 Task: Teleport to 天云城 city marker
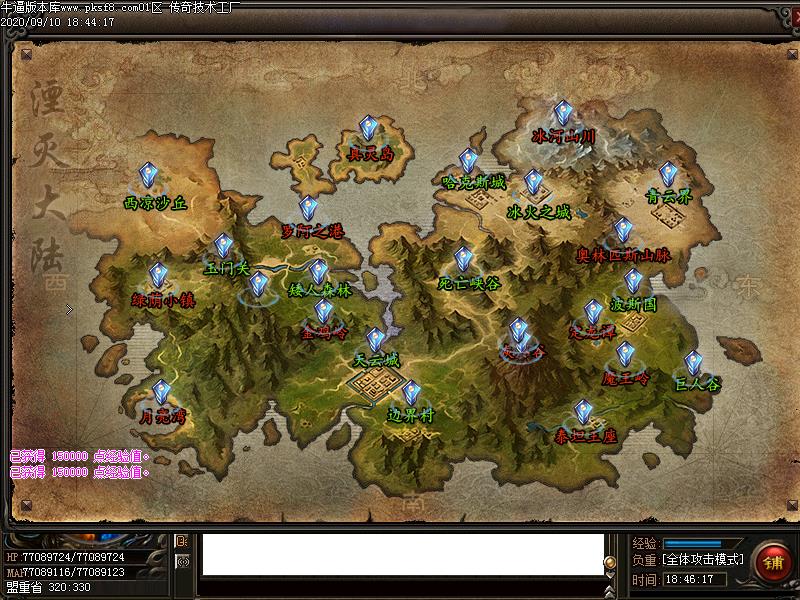coord(375,341)
